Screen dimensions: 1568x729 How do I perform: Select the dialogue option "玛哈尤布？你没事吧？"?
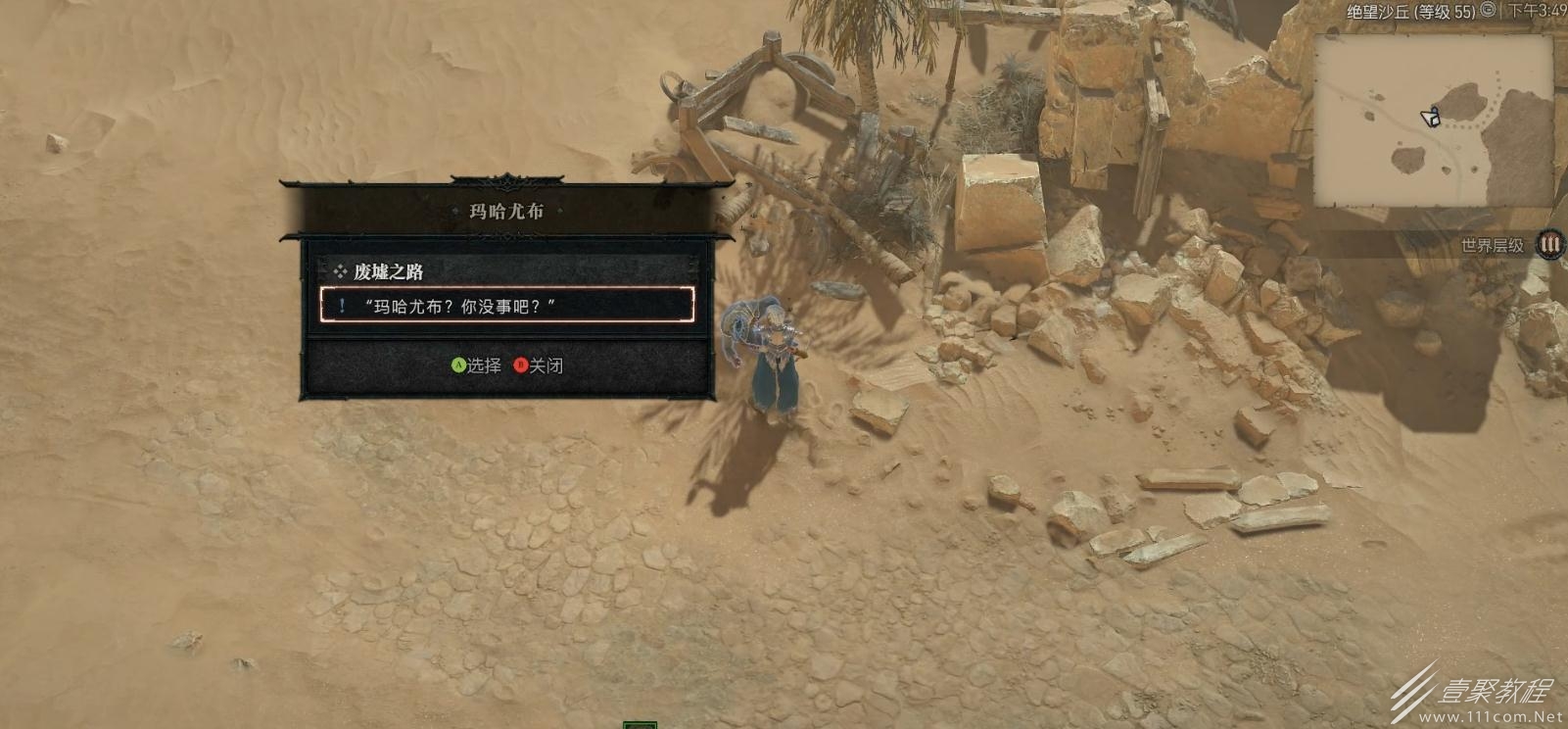coord(506,306)
